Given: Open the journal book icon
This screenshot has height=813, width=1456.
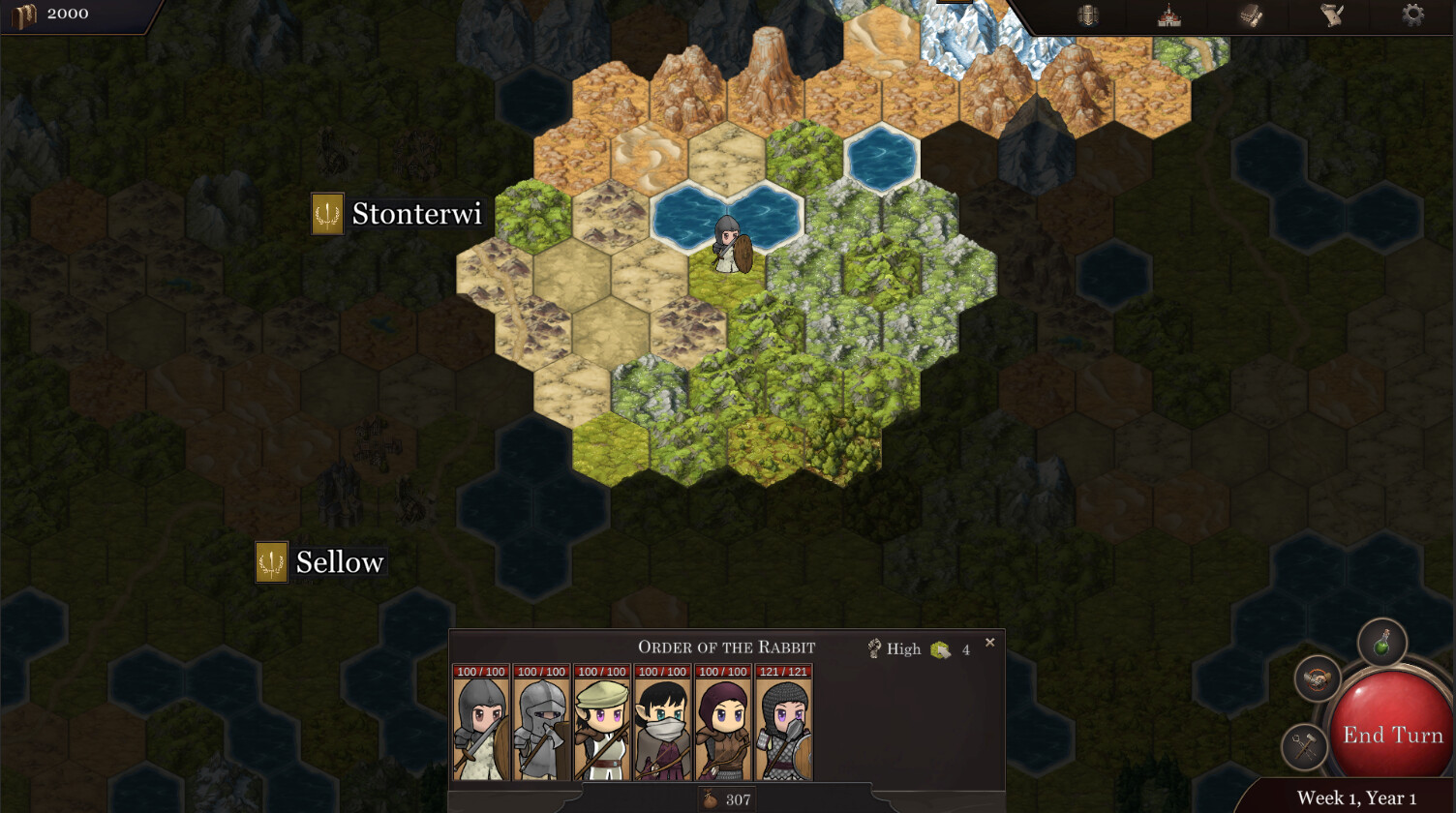Looking at the screenshot, I should pyautogui.click(x=1249, y=15).
